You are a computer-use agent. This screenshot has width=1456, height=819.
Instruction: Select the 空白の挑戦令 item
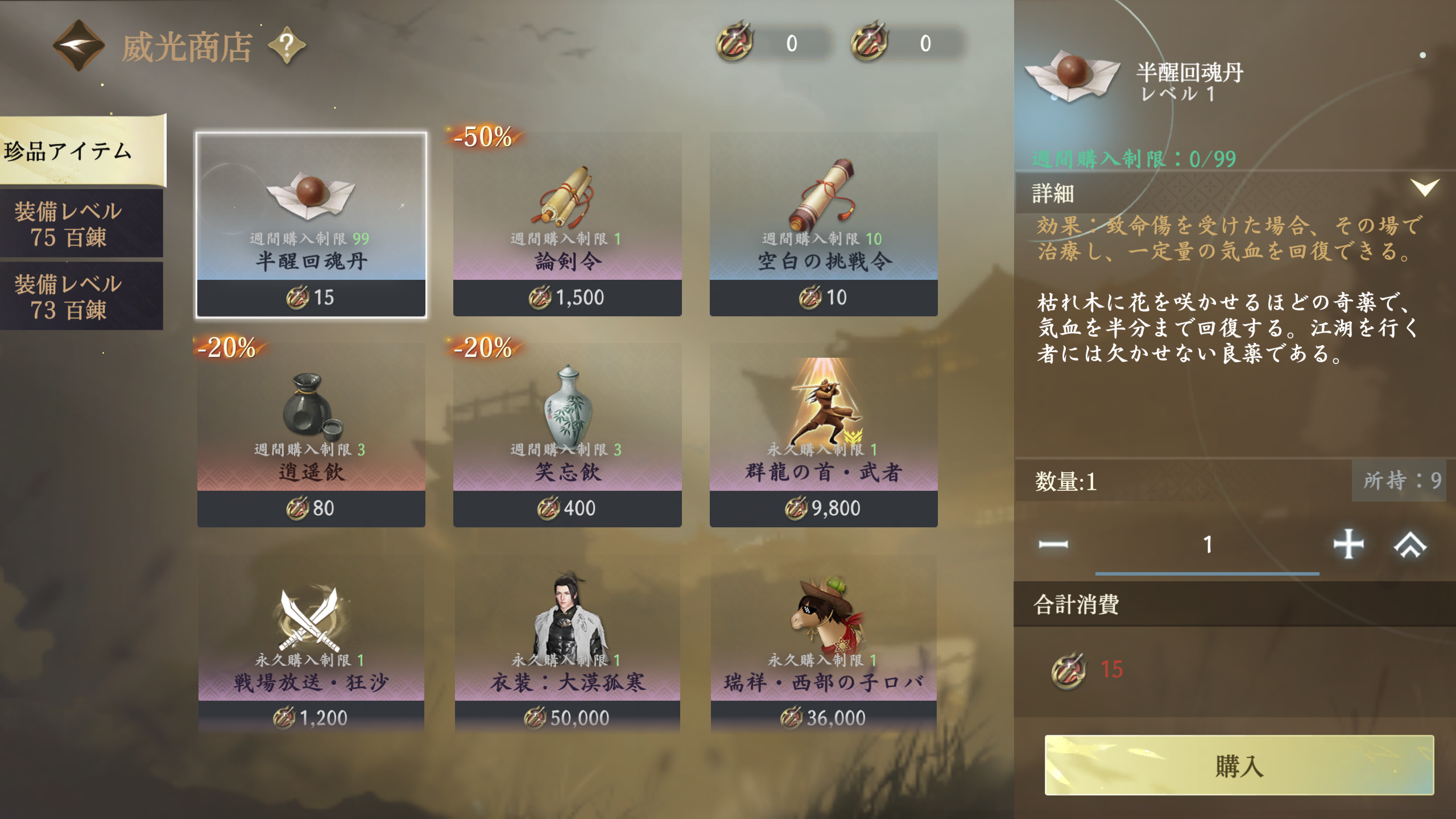point(823,224)
